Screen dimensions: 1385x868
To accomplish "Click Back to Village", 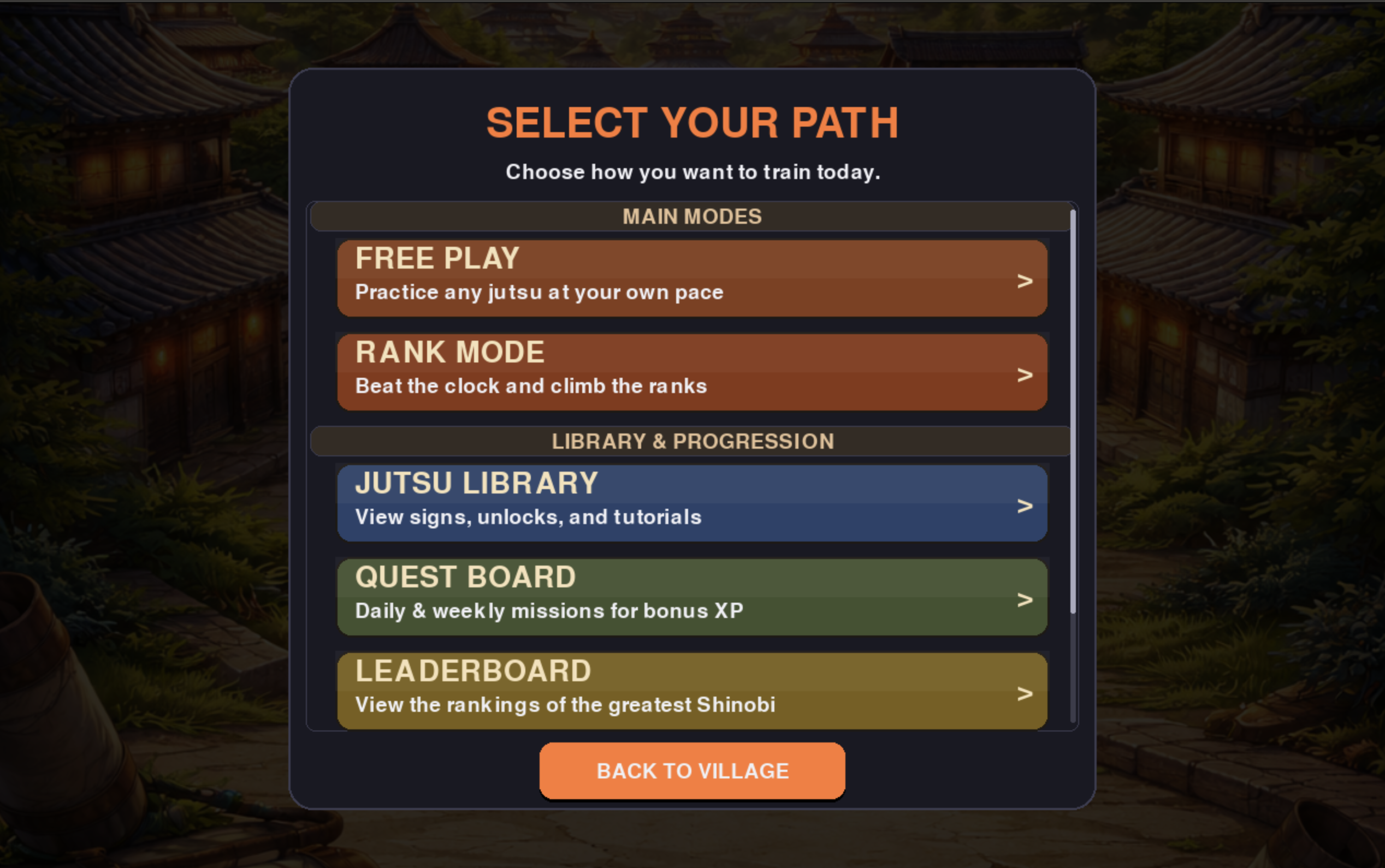I will pyautogui.click(x=691, y=770).
